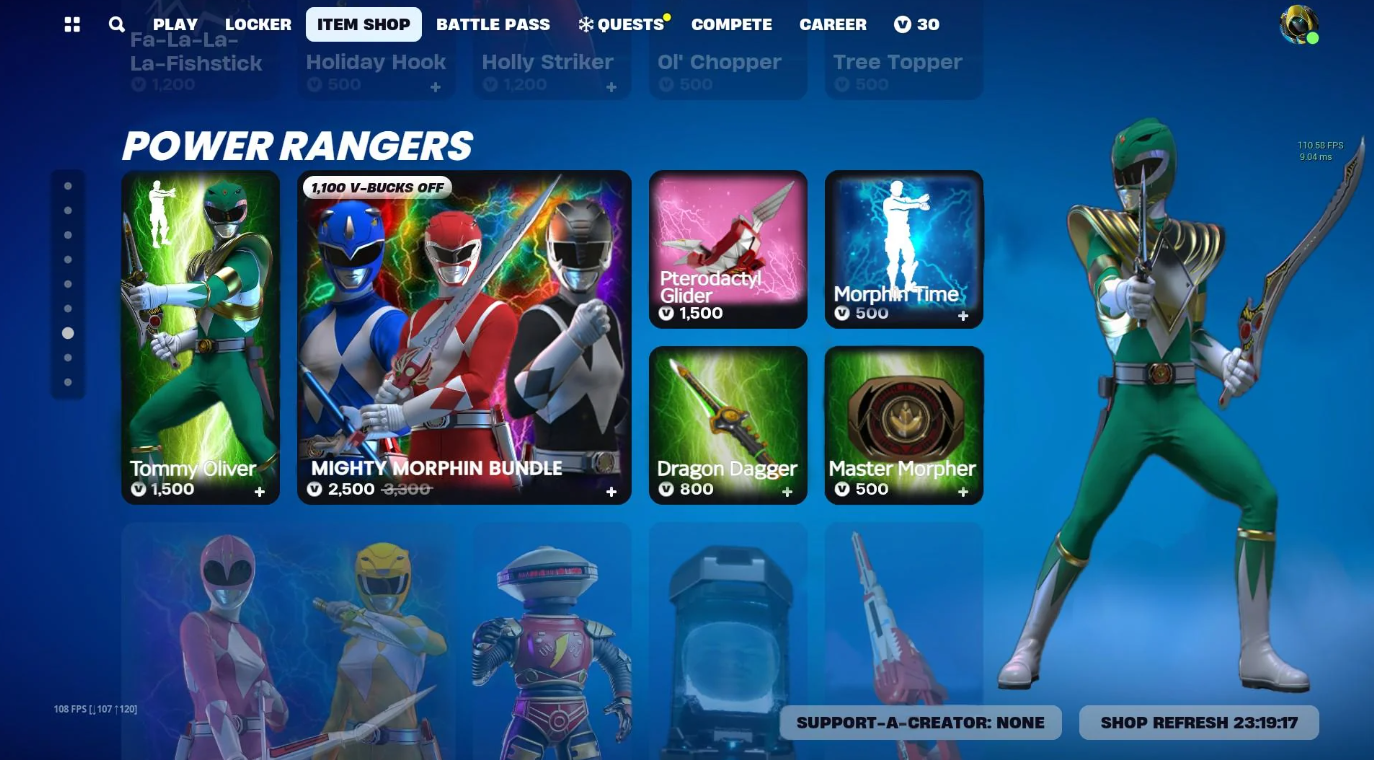Viewport: 1374px width, 760px height.
Task: Add Tommy Oliver to cart with plus icon
Action: 259,492
